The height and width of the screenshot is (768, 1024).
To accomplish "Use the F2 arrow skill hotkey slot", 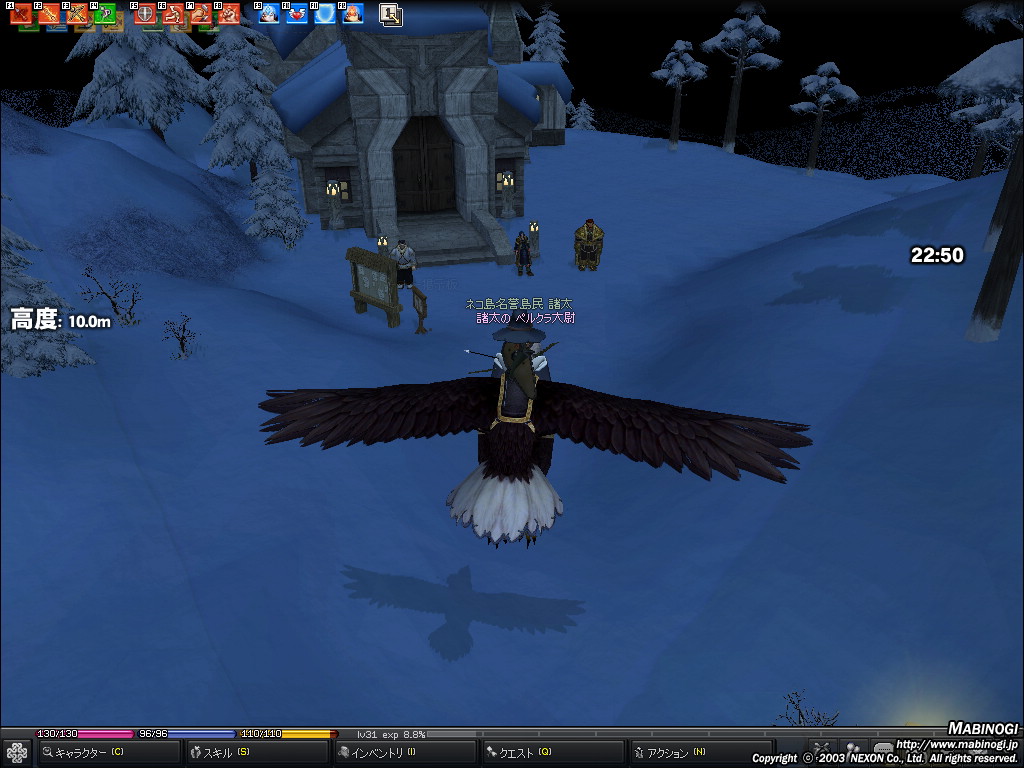I will pyautogui.click(x=50, y=14).
